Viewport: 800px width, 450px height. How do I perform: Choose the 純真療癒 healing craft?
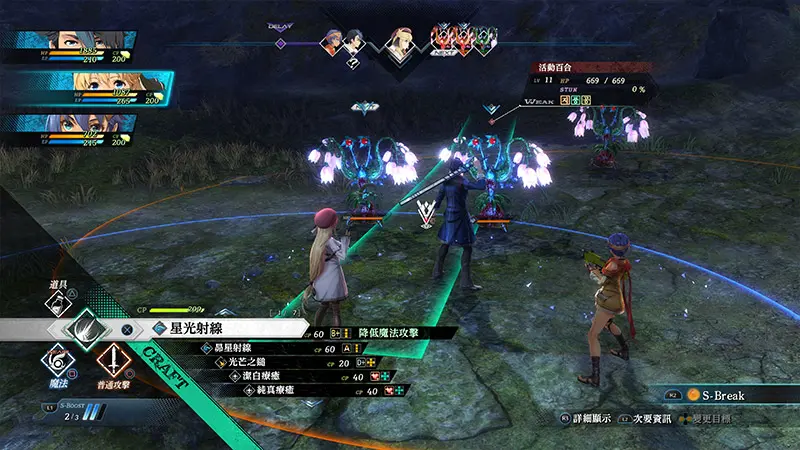tap(270, 391)
